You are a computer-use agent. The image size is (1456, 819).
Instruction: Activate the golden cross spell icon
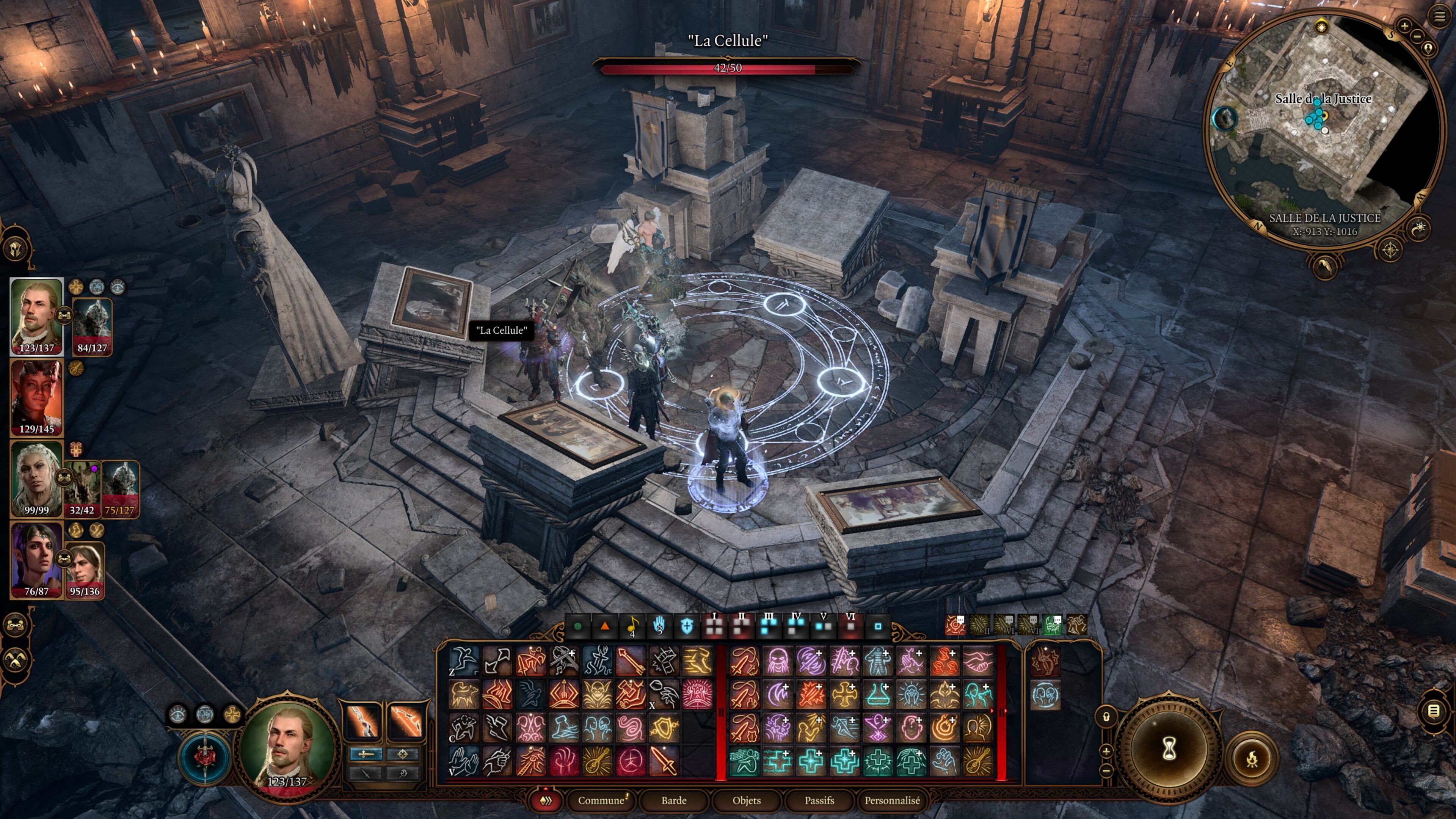point(844,695)
